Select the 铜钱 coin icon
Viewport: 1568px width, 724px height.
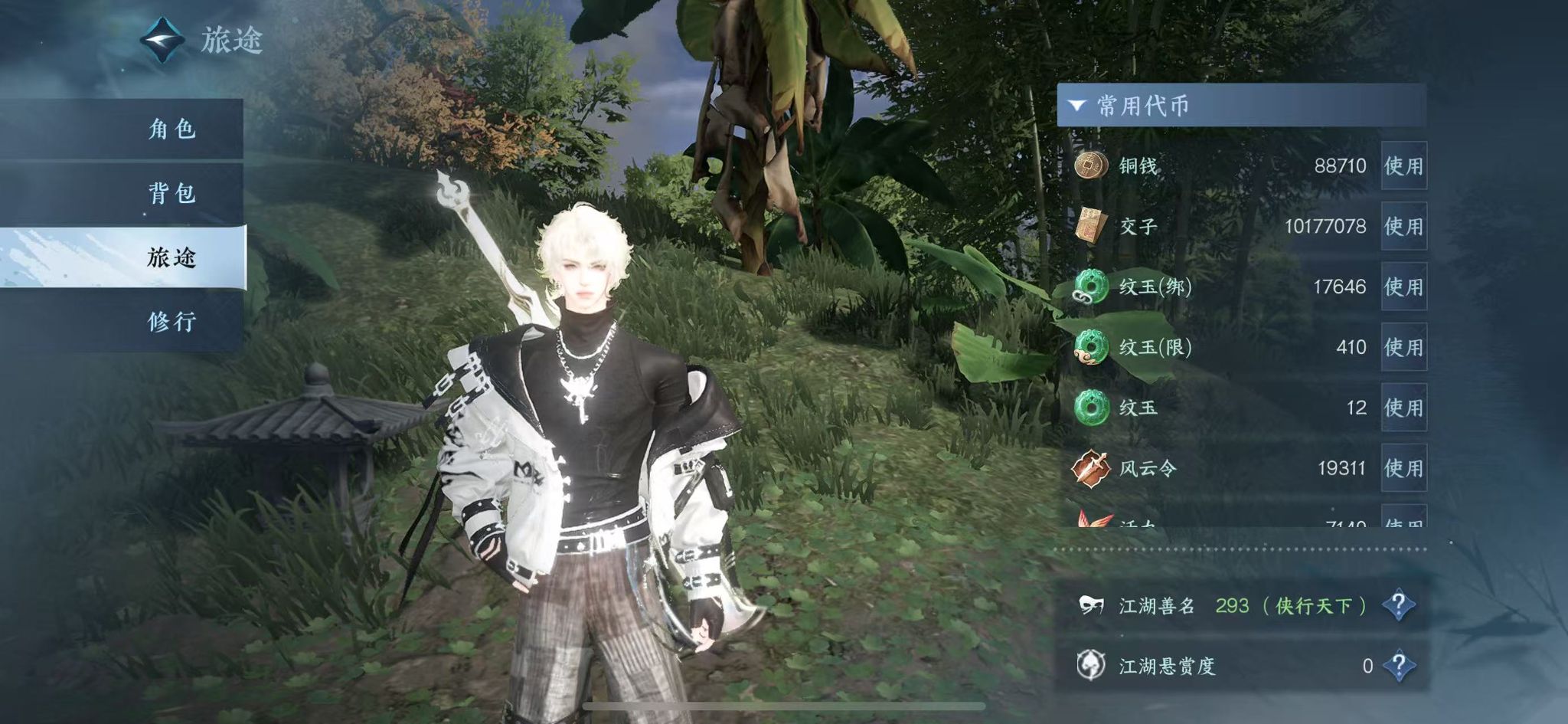tap(1090, 165)
